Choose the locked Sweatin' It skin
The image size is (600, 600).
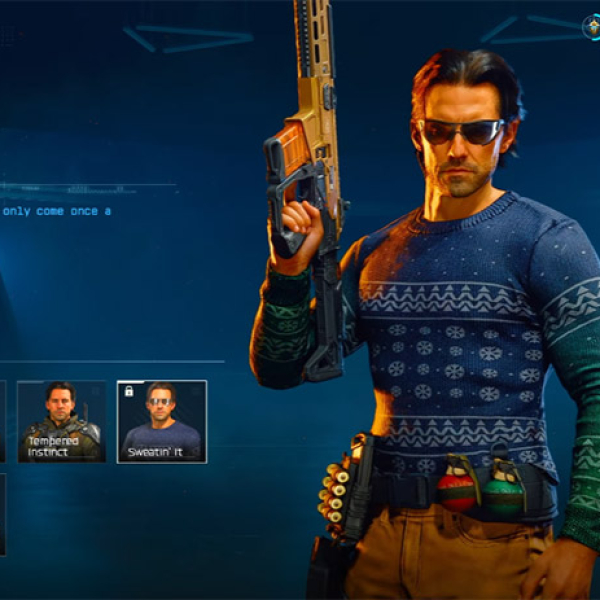(x=161, y=421)
